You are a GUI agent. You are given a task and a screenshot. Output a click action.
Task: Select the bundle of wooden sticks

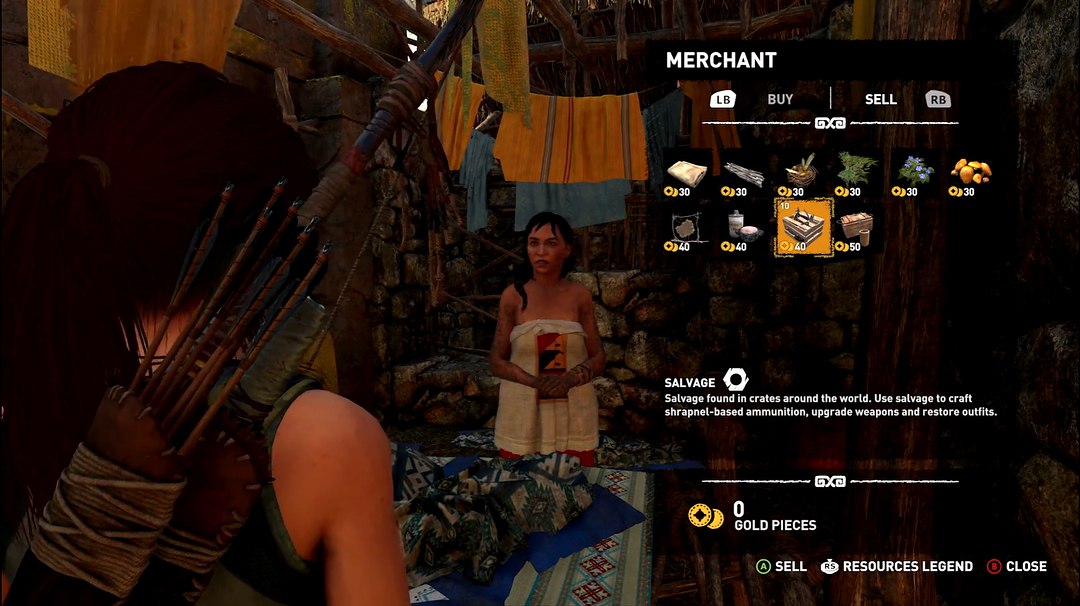coord(742,173)
